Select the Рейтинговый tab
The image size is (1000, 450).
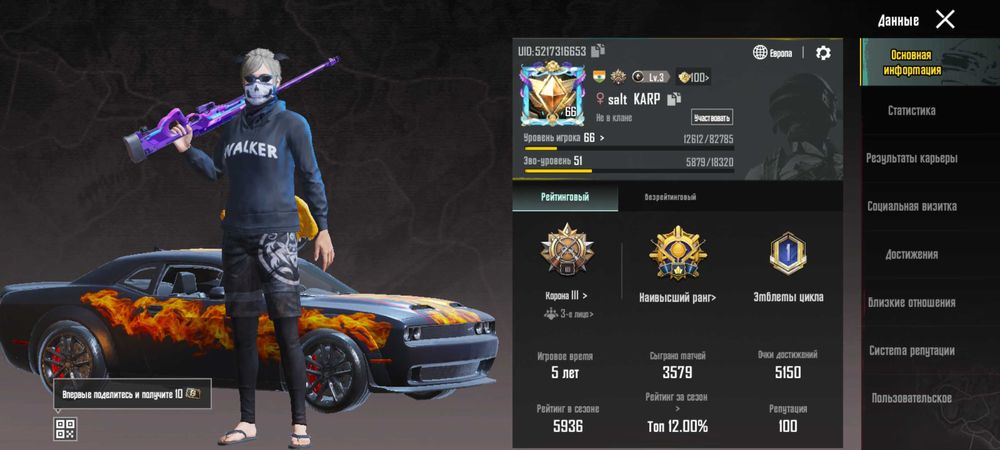point(565,197)
